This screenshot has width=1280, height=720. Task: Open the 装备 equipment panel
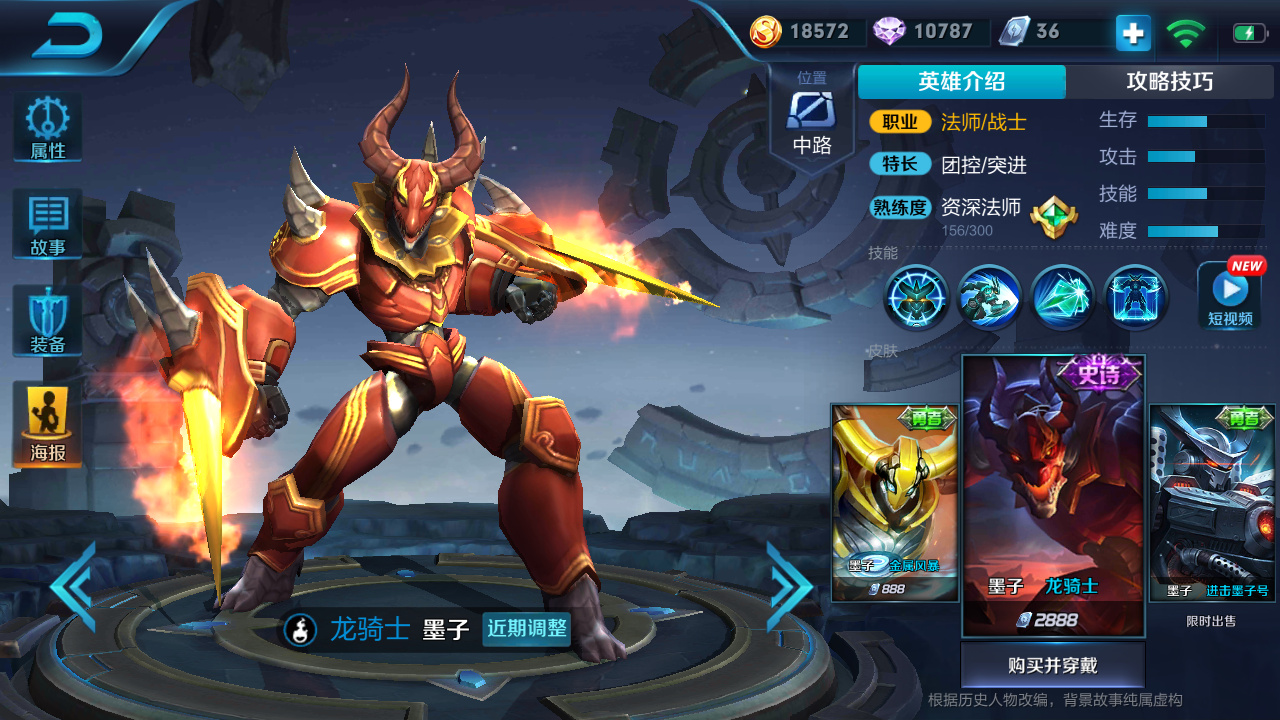click(47, 320)
